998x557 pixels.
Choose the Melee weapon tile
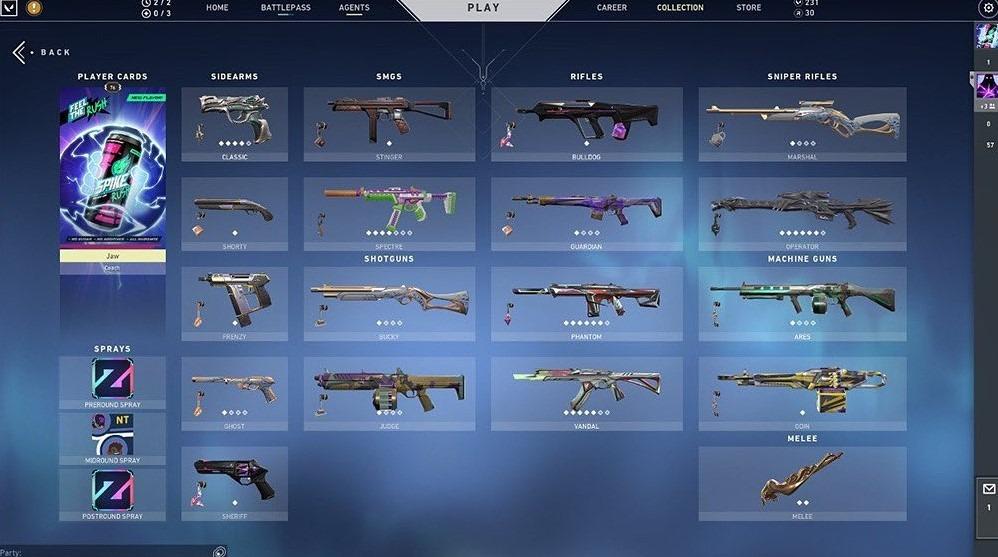tap(802, 484)
